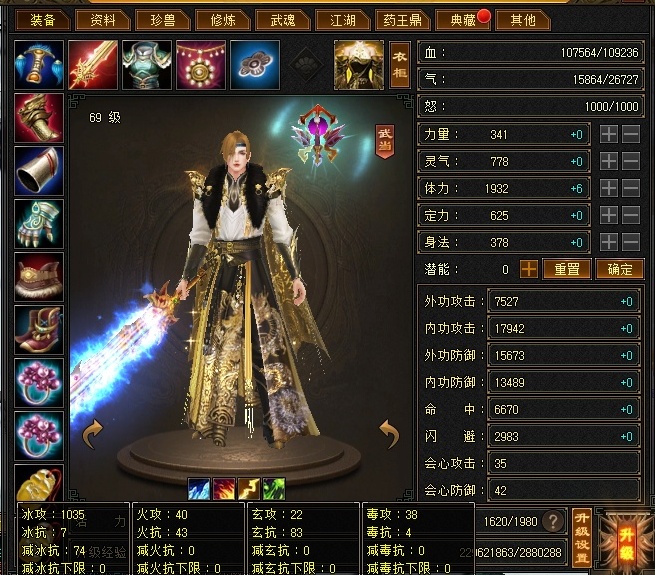Select the red sword weapon slot
Image resolution: width=655 pixels, height=575 pixels.
[x=93, y=64]
